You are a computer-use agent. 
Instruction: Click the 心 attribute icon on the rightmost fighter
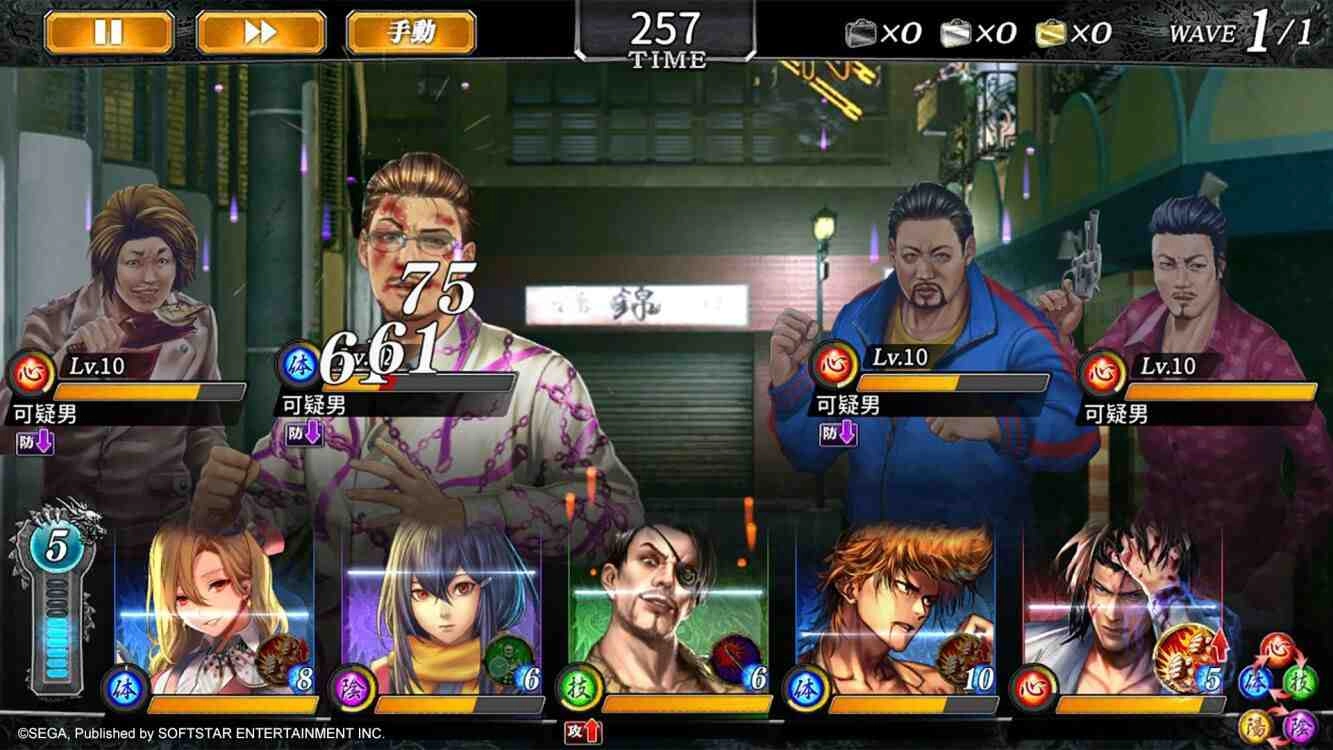pyautogui.click(x=1032, y=686)
